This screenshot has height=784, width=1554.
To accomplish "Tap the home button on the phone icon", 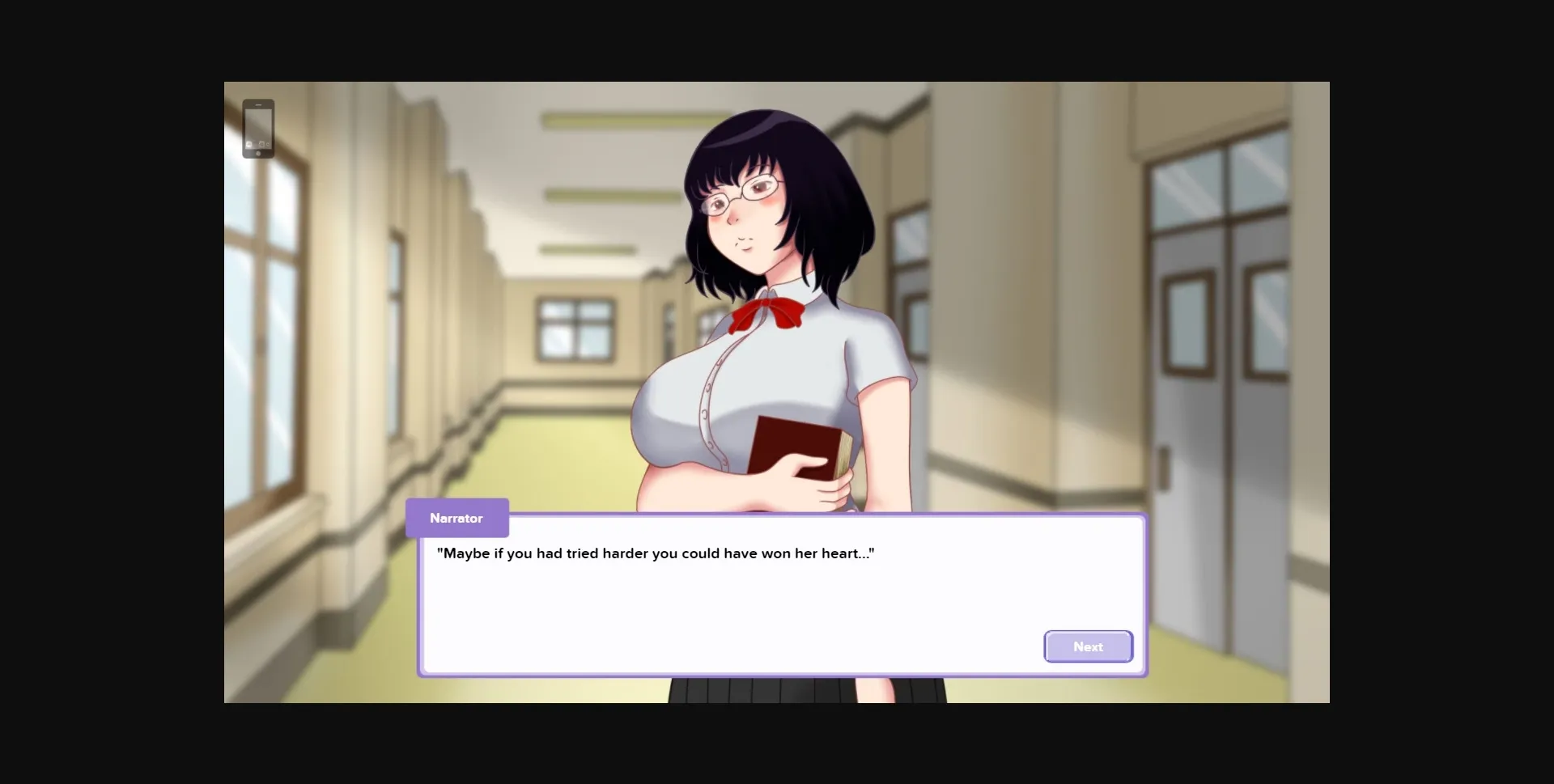I will point(258,153).
